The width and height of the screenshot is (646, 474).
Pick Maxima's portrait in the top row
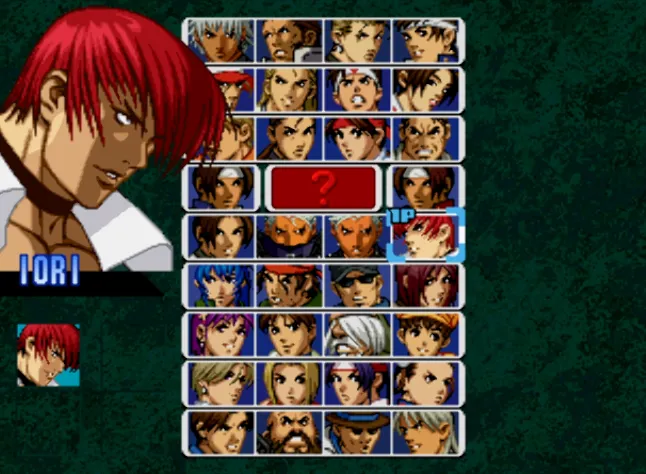coord(290,40)
